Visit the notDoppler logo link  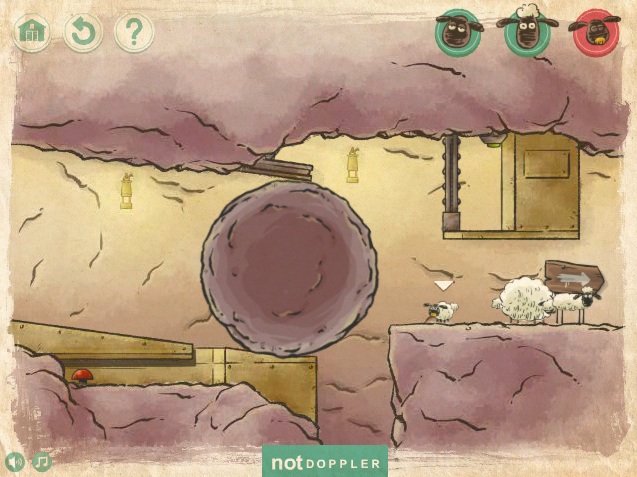[x=325, y=462]
